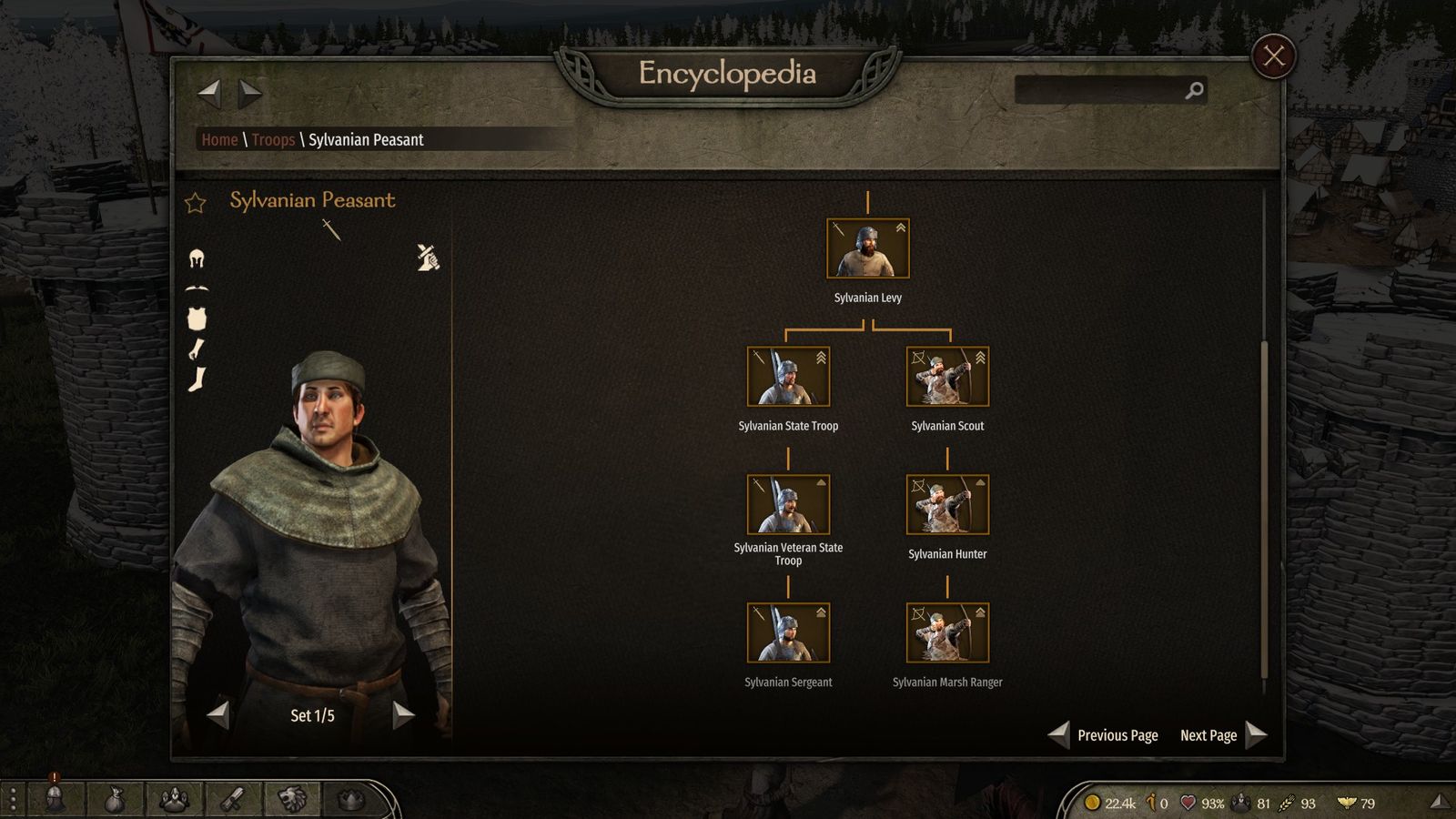1456x819 pixels.
Task: View the Sylvanian Marsh Ranger entry
Action: pos(947,633)
